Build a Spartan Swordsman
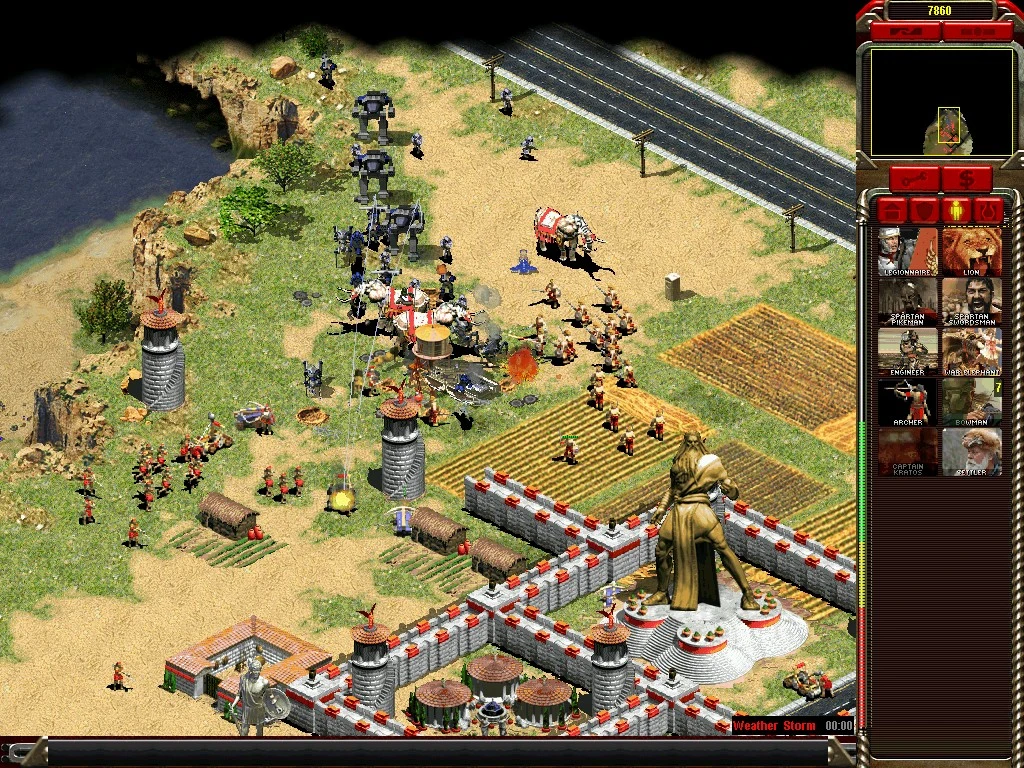This screenshot has height=768, width=1024. click(x=971, y=302)
